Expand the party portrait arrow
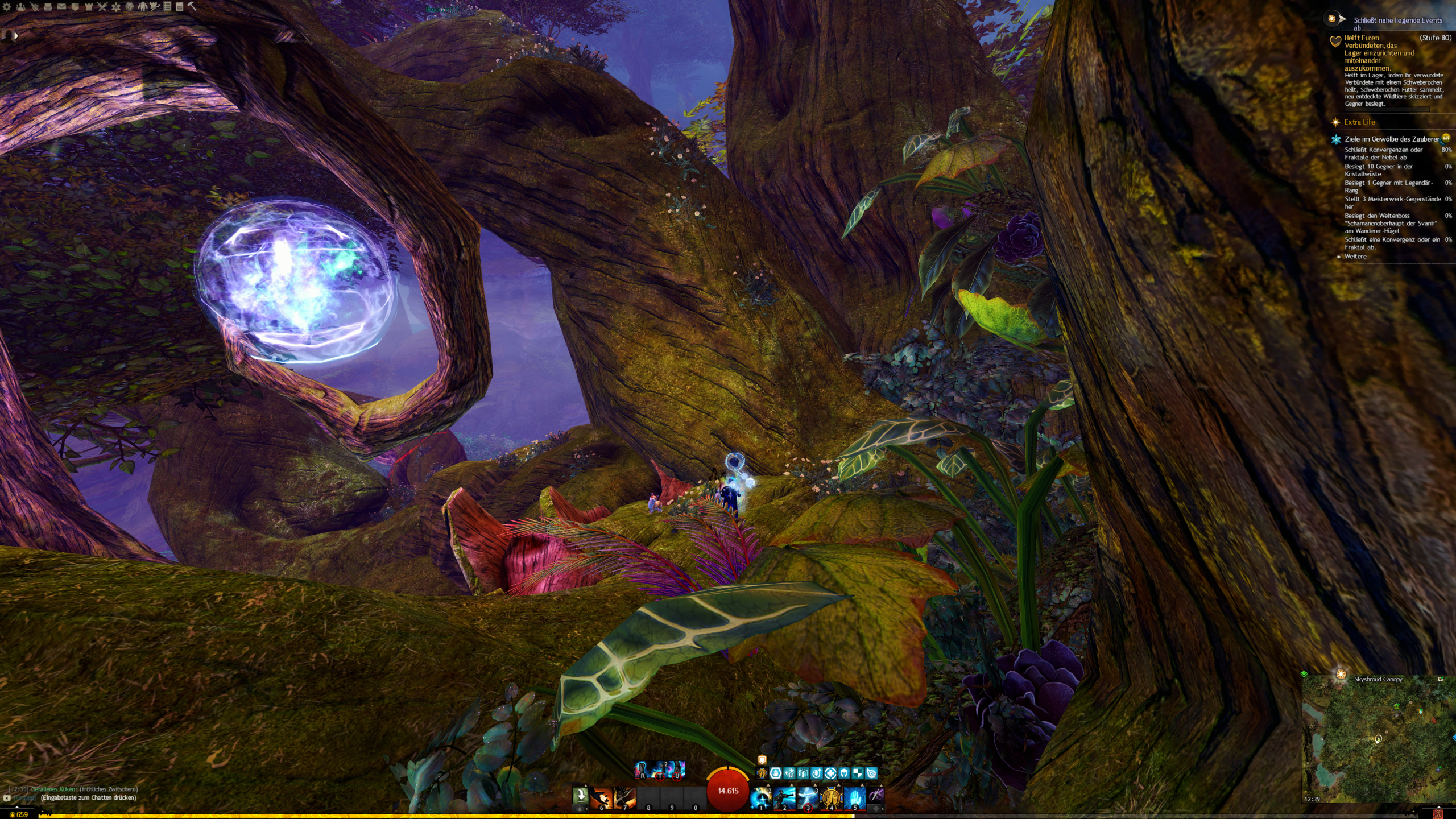This screenshot has height=819, width=1456. point(16,35)
